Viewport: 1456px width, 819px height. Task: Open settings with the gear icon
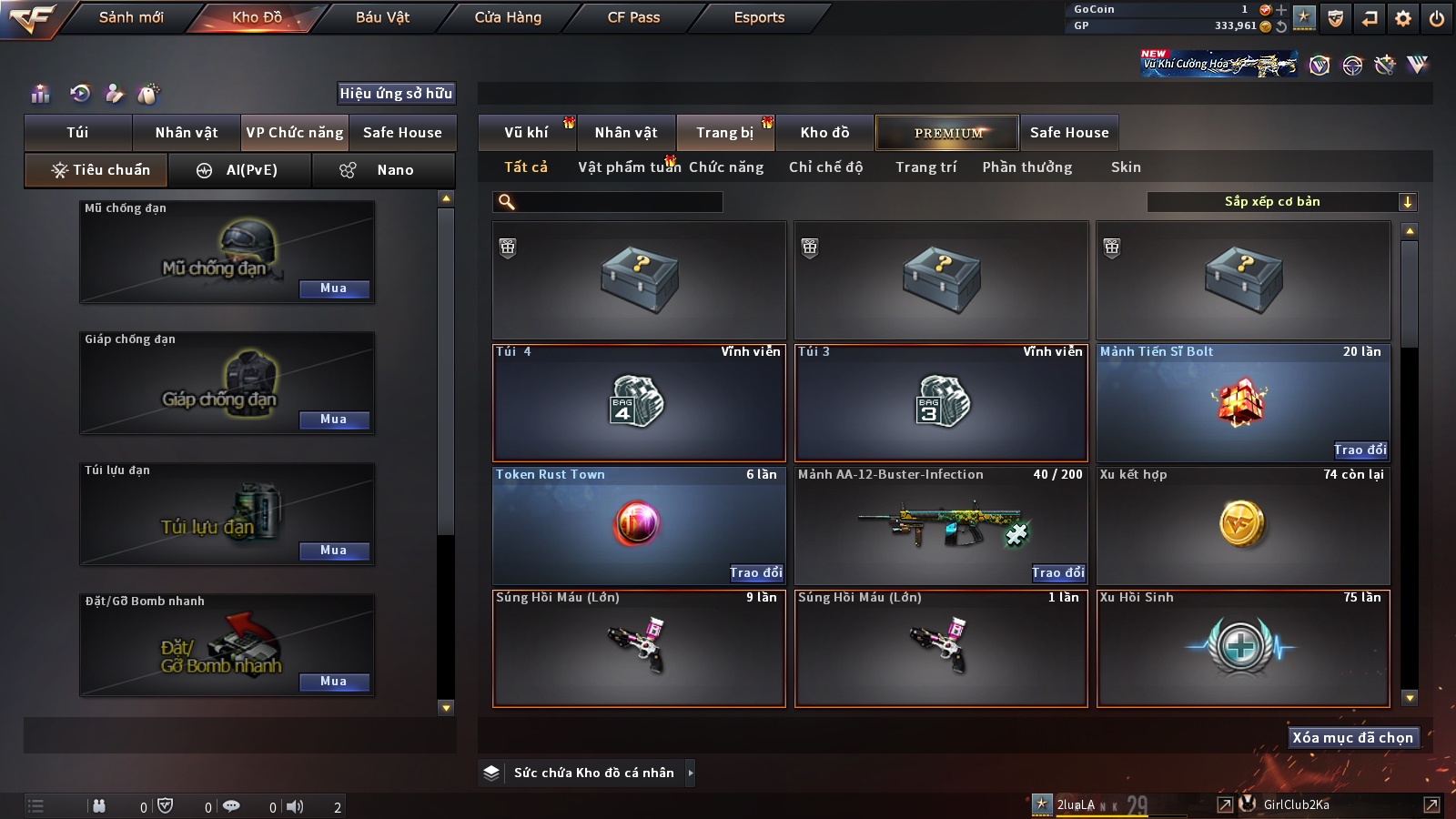[1403, 18]
